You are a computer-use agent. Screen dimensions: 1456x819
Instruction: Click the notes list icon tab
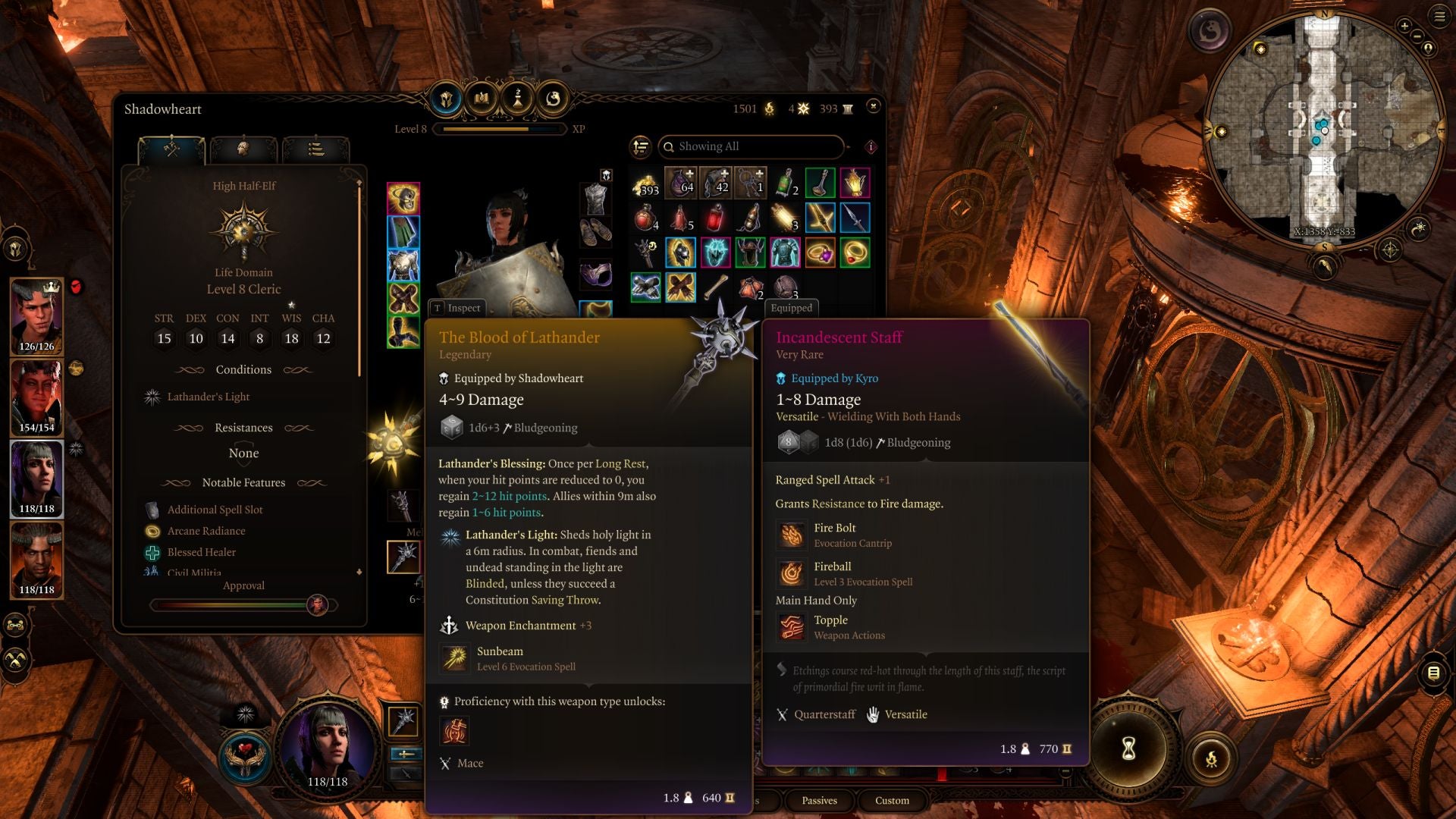[x=318, y=149]
